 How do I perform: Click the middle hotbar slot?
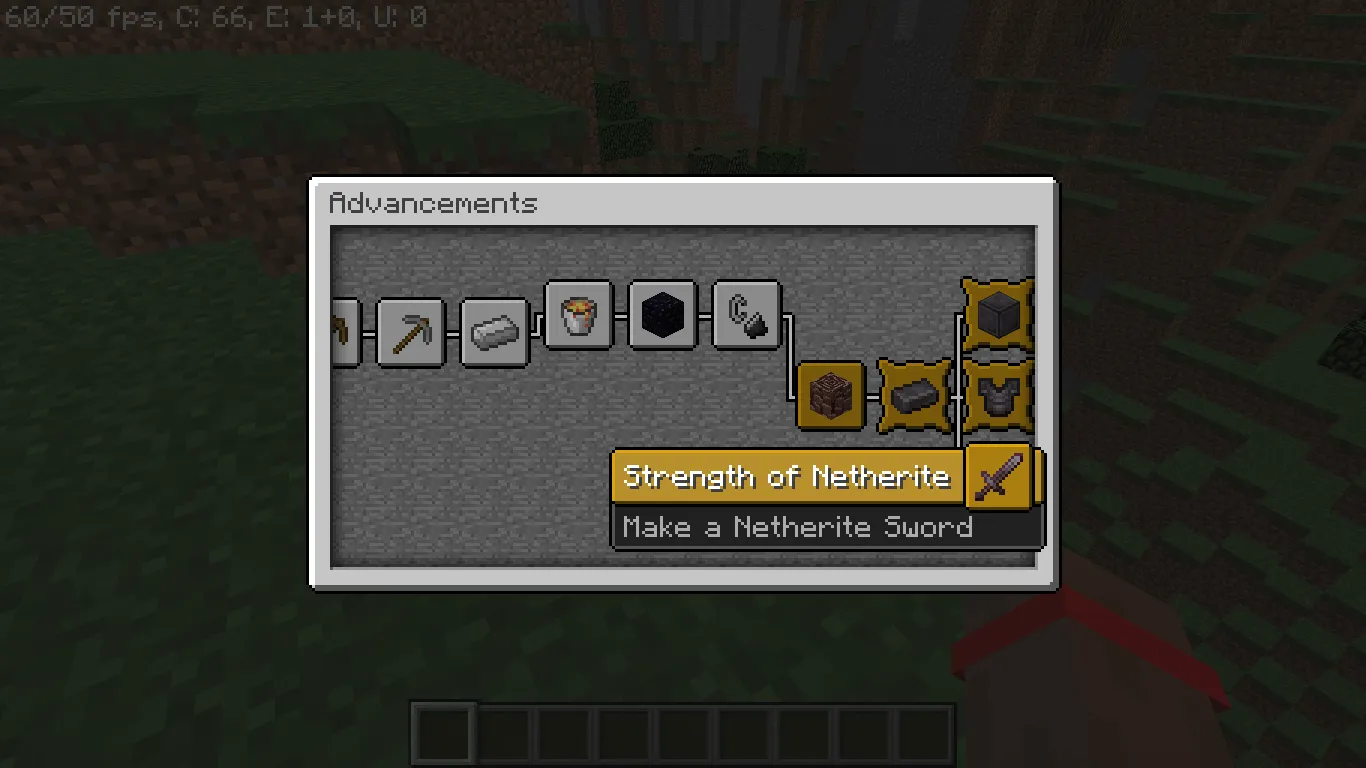tap(683, 733)
